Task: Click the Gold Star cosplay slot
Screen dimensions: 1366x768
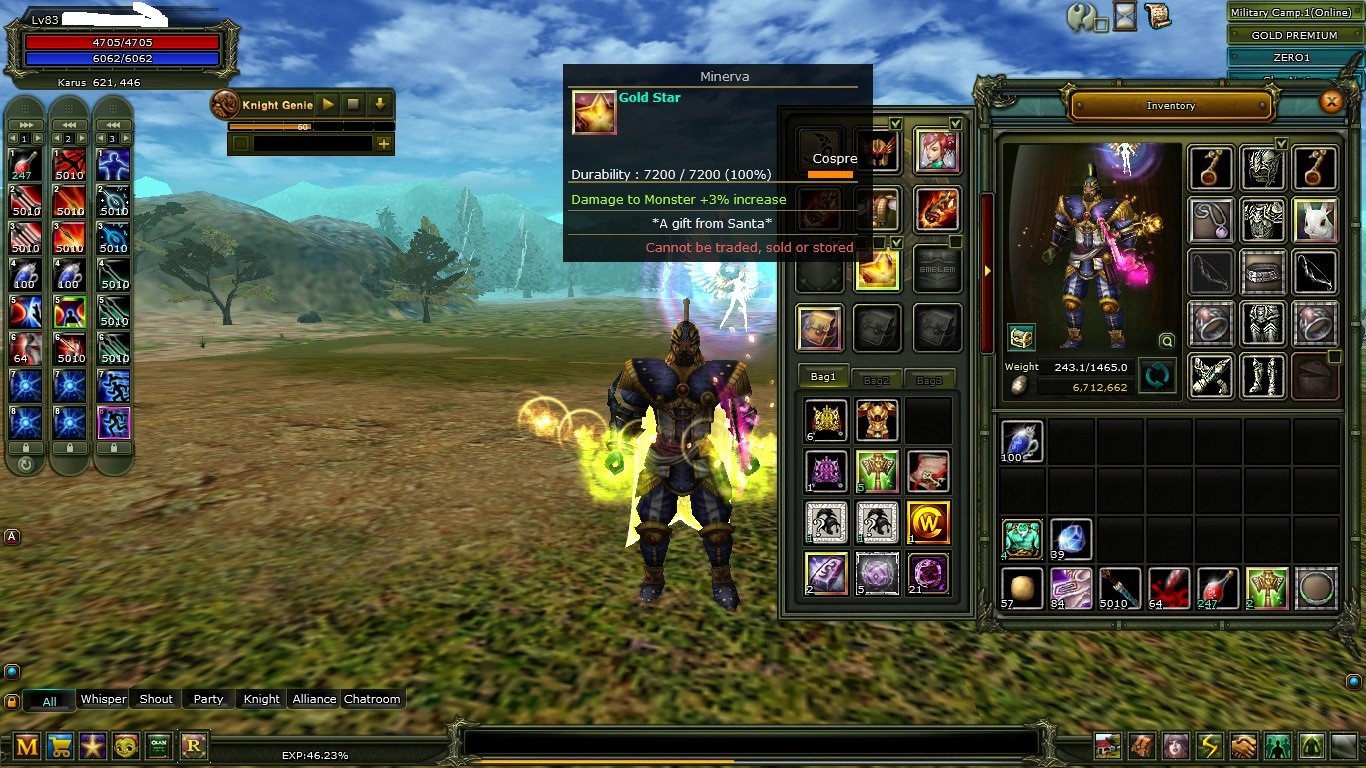Action: [x=877, y=270]
